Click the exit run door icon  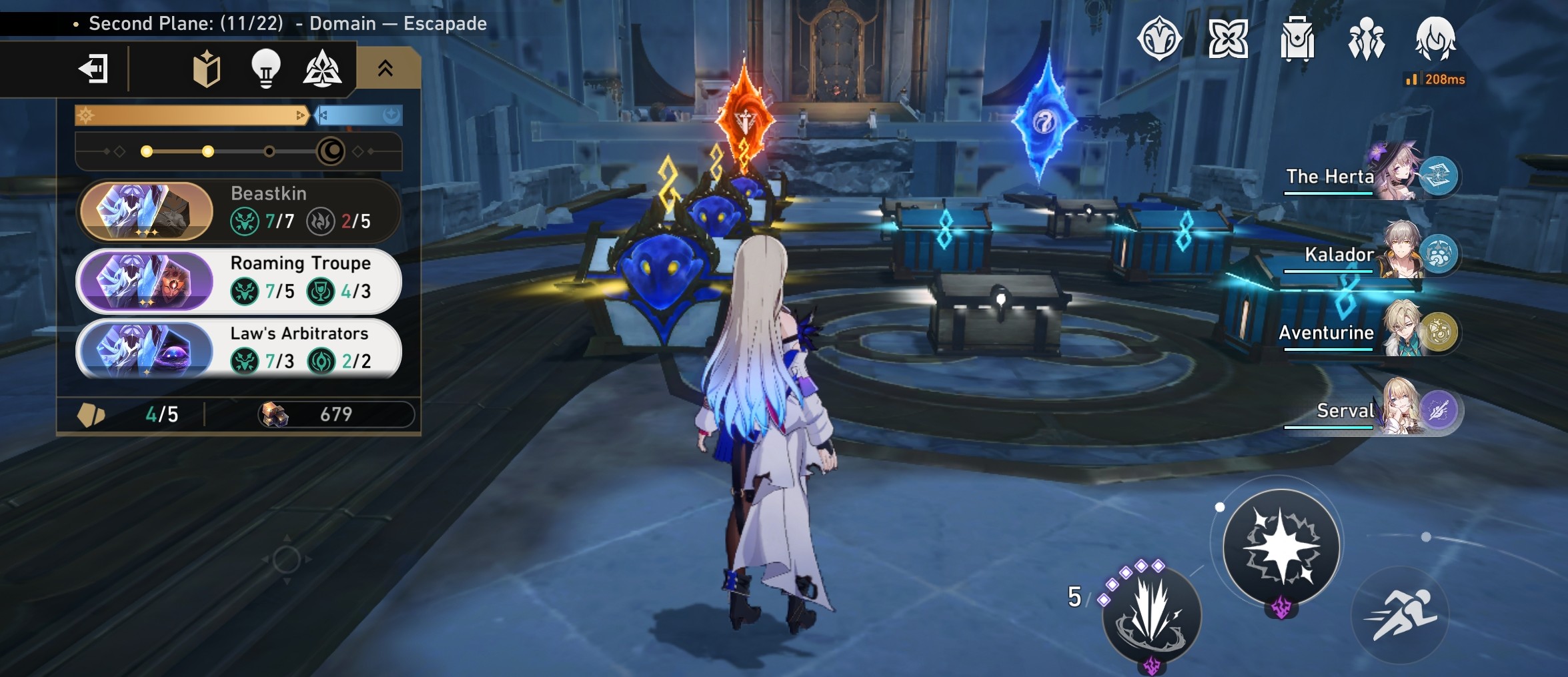[x=94, y=69]
